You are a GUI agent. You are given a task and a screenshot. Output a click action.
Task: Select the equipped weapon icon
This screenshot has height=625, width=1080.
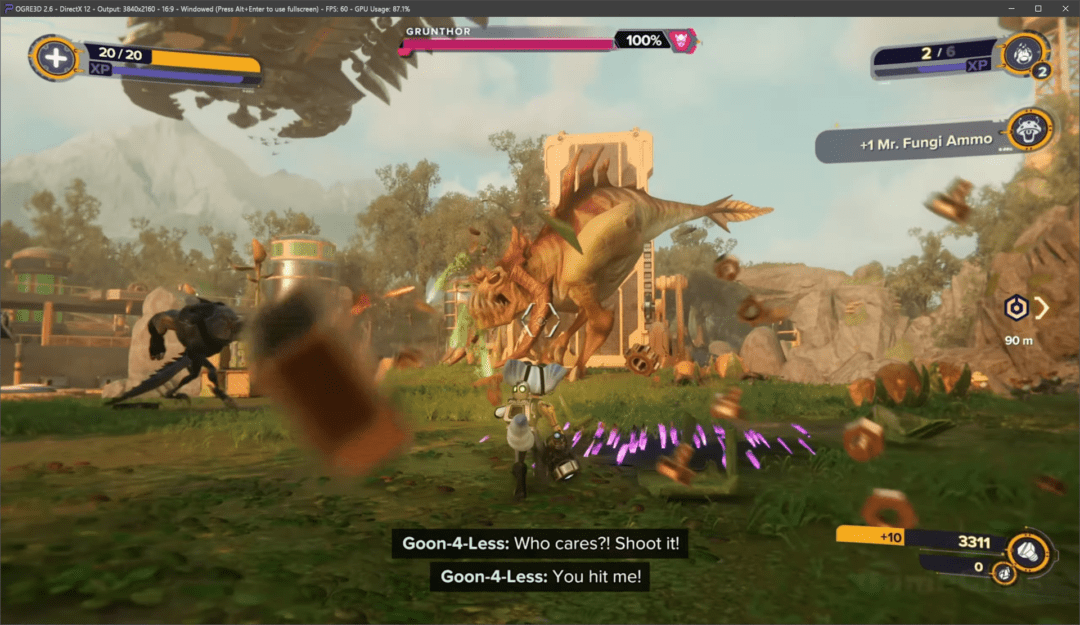1019,53
